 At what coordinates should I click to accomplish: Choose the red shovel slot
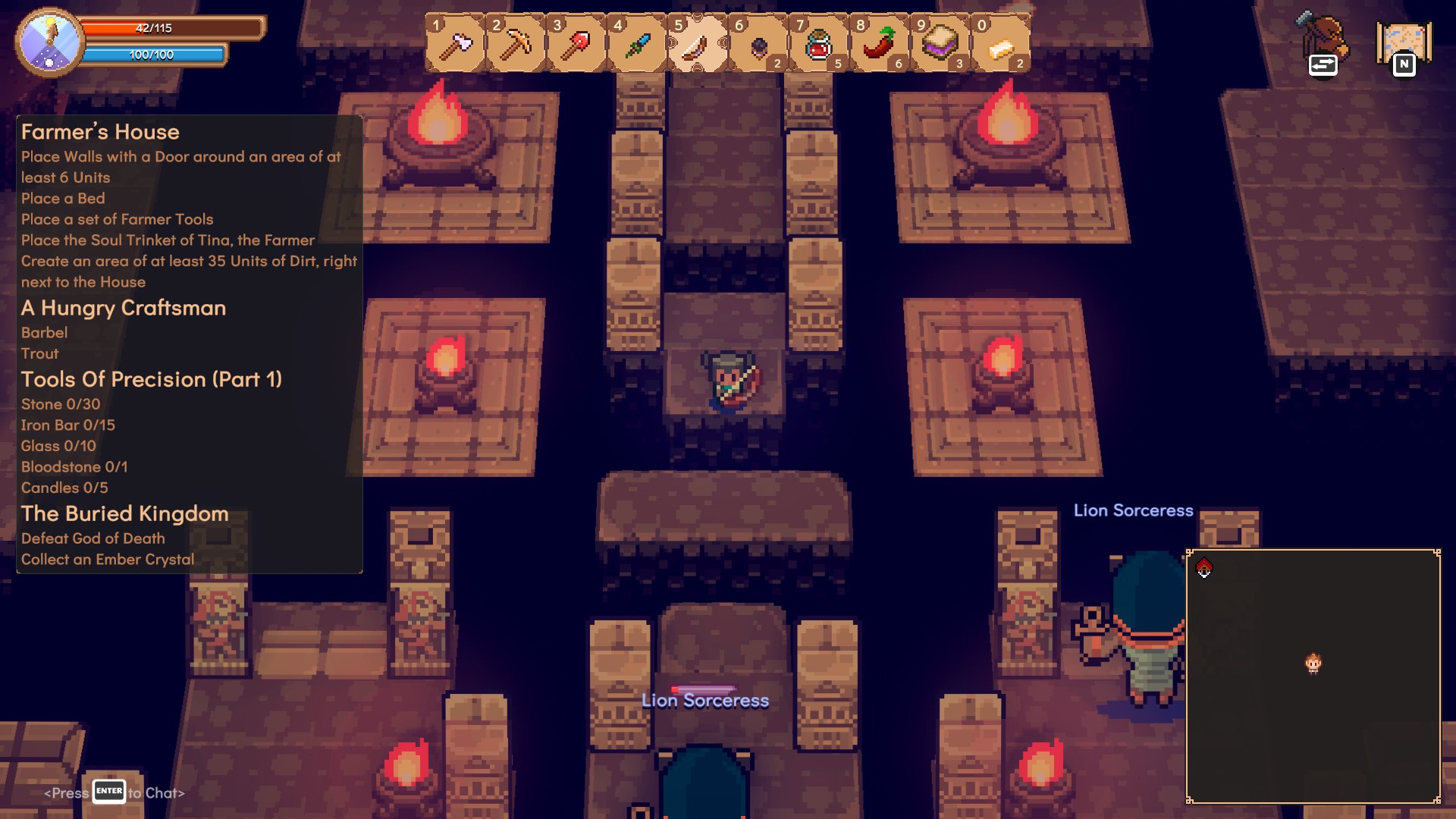coord(576,45)
